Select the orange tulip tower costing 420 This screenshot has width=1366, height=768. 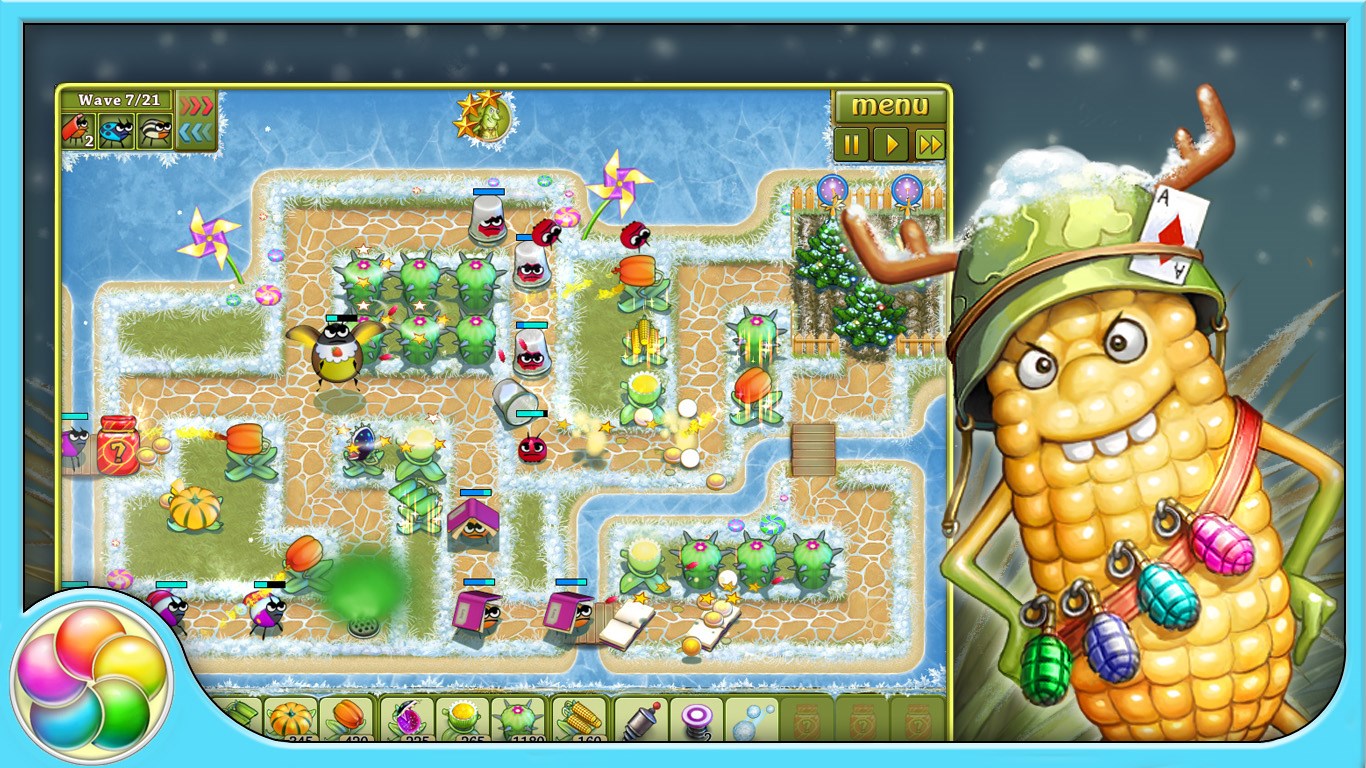pyautogui.click(x=346, y=718)
